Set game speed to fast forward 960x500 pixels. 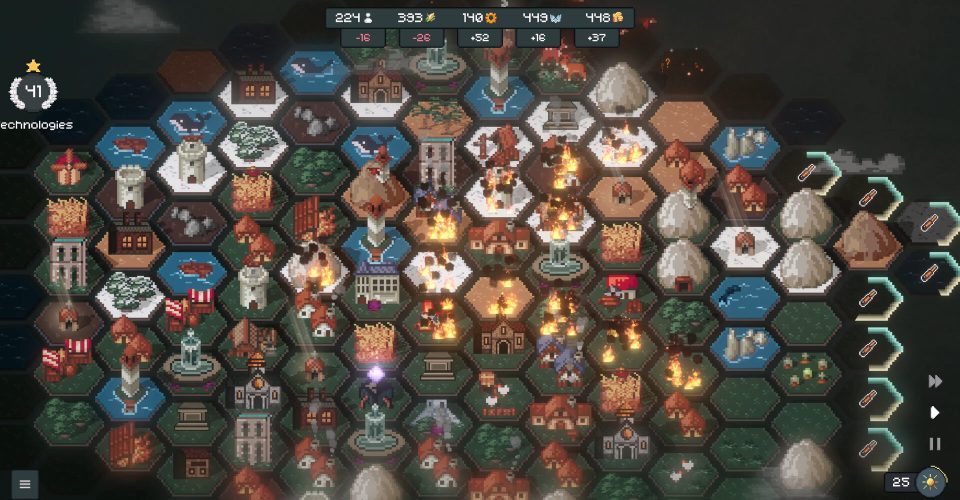click(935, 381)
